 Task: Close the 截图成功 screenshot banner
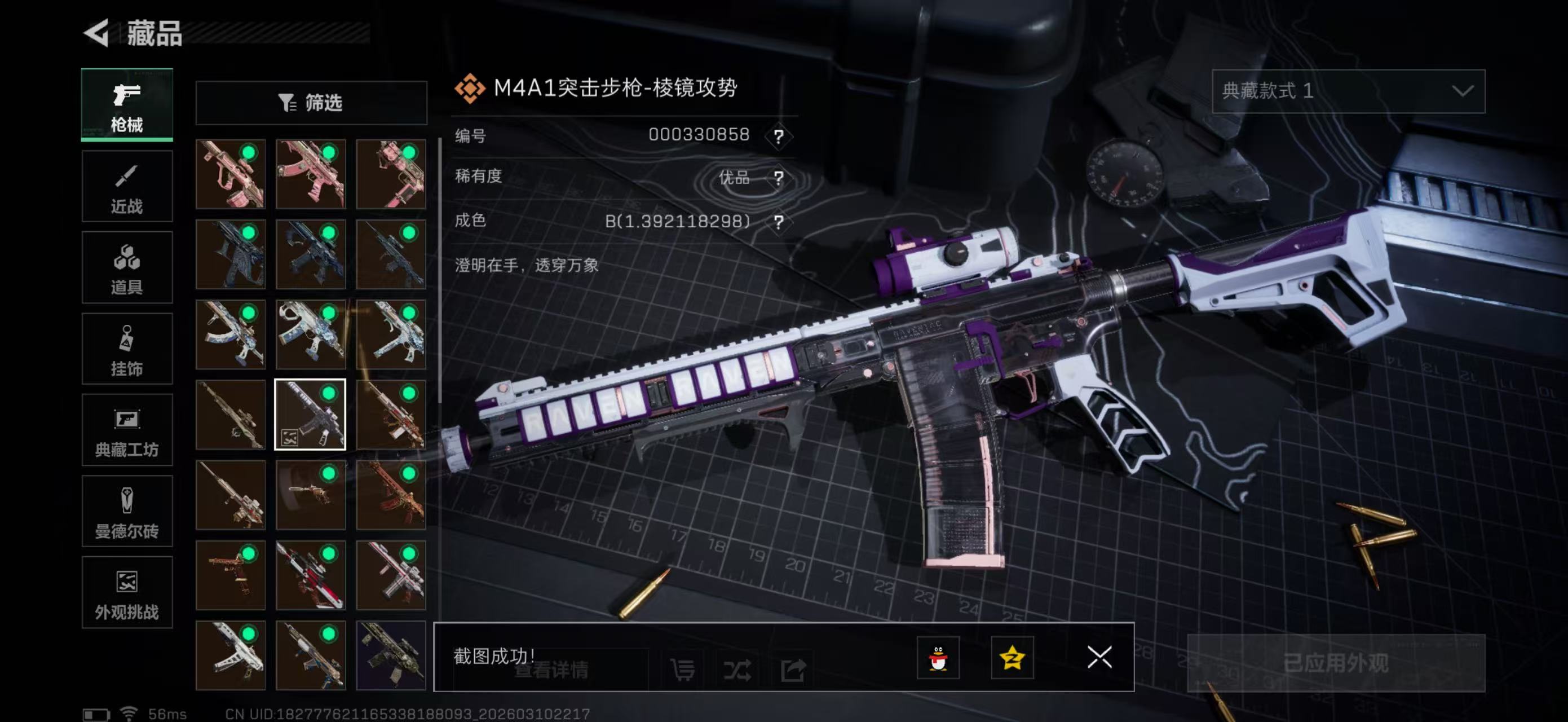pos(1099,658)
